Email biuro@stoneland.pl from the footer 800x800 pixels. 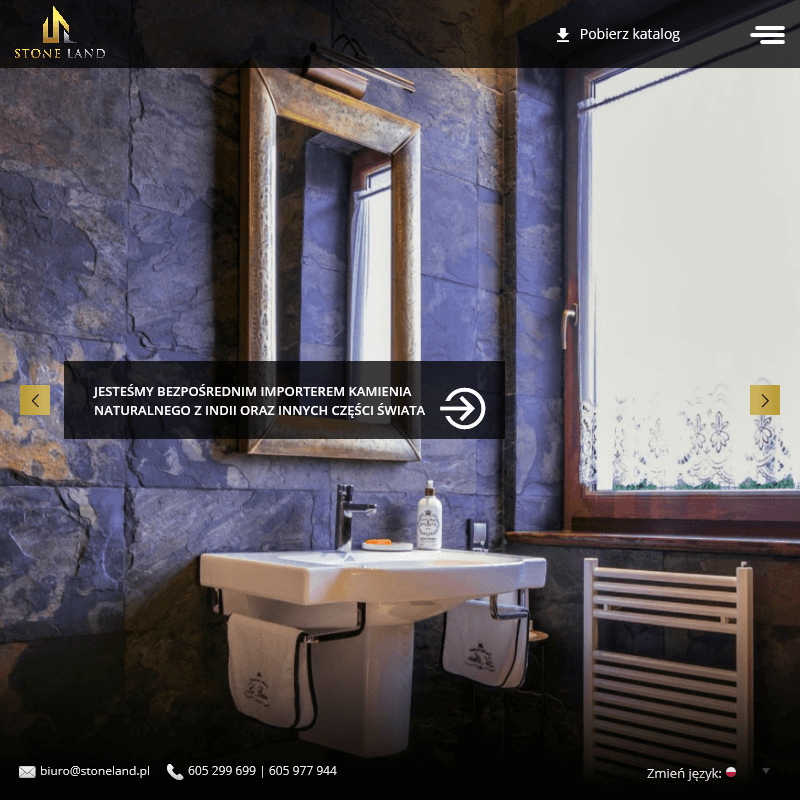94,771
